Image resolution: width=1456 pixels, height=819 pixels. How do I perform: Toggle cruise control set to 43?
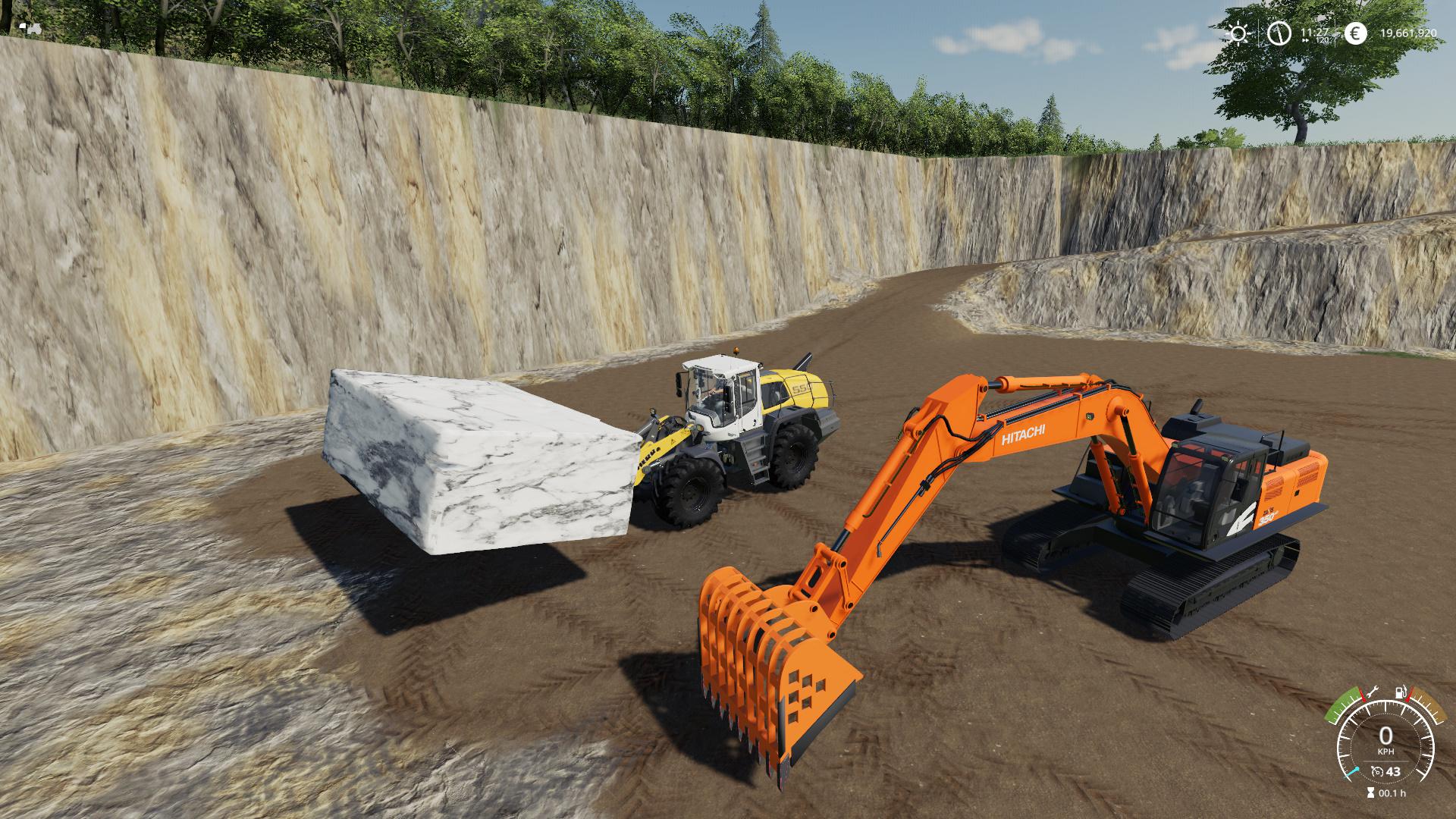[x=1393, y=771]
